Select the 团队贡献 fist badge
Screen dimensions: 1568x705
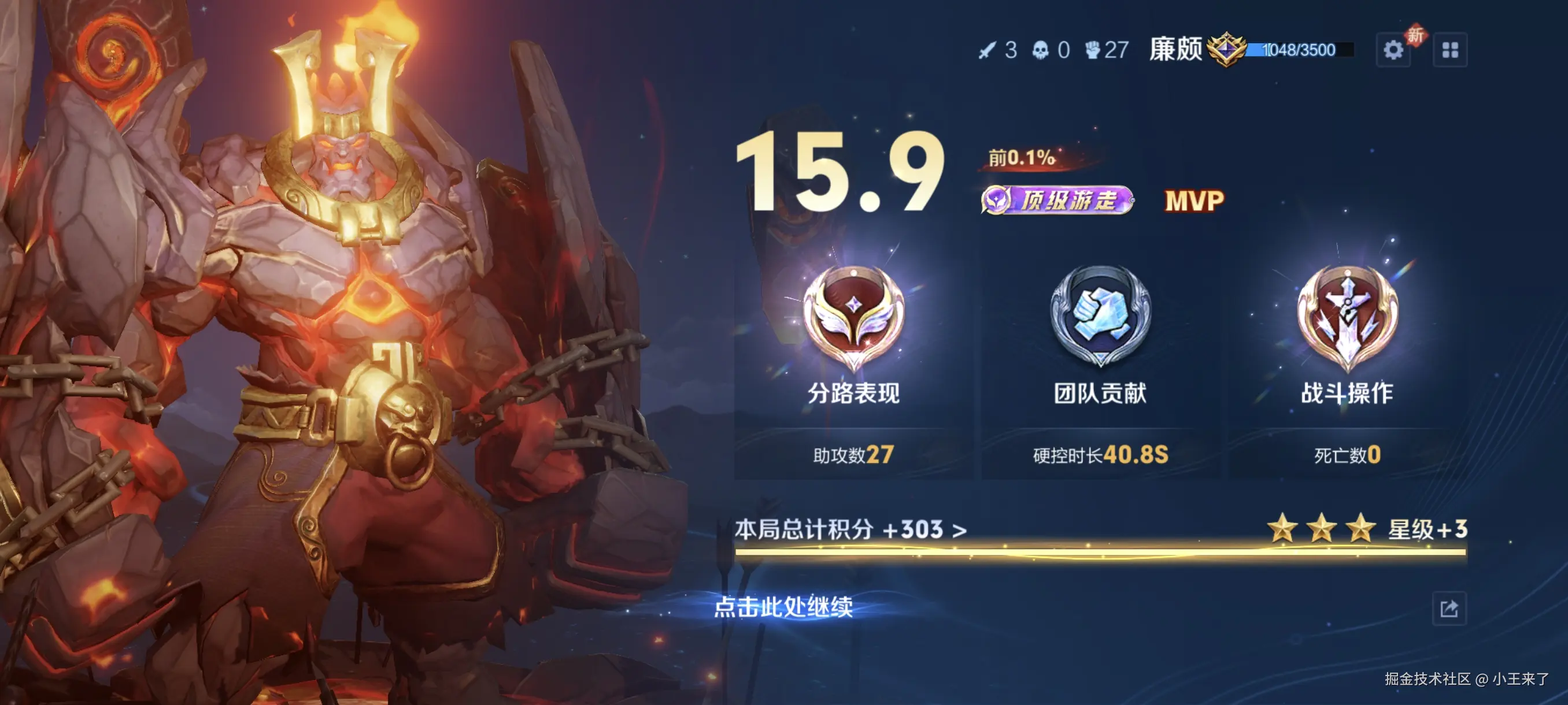point(1100,316)
